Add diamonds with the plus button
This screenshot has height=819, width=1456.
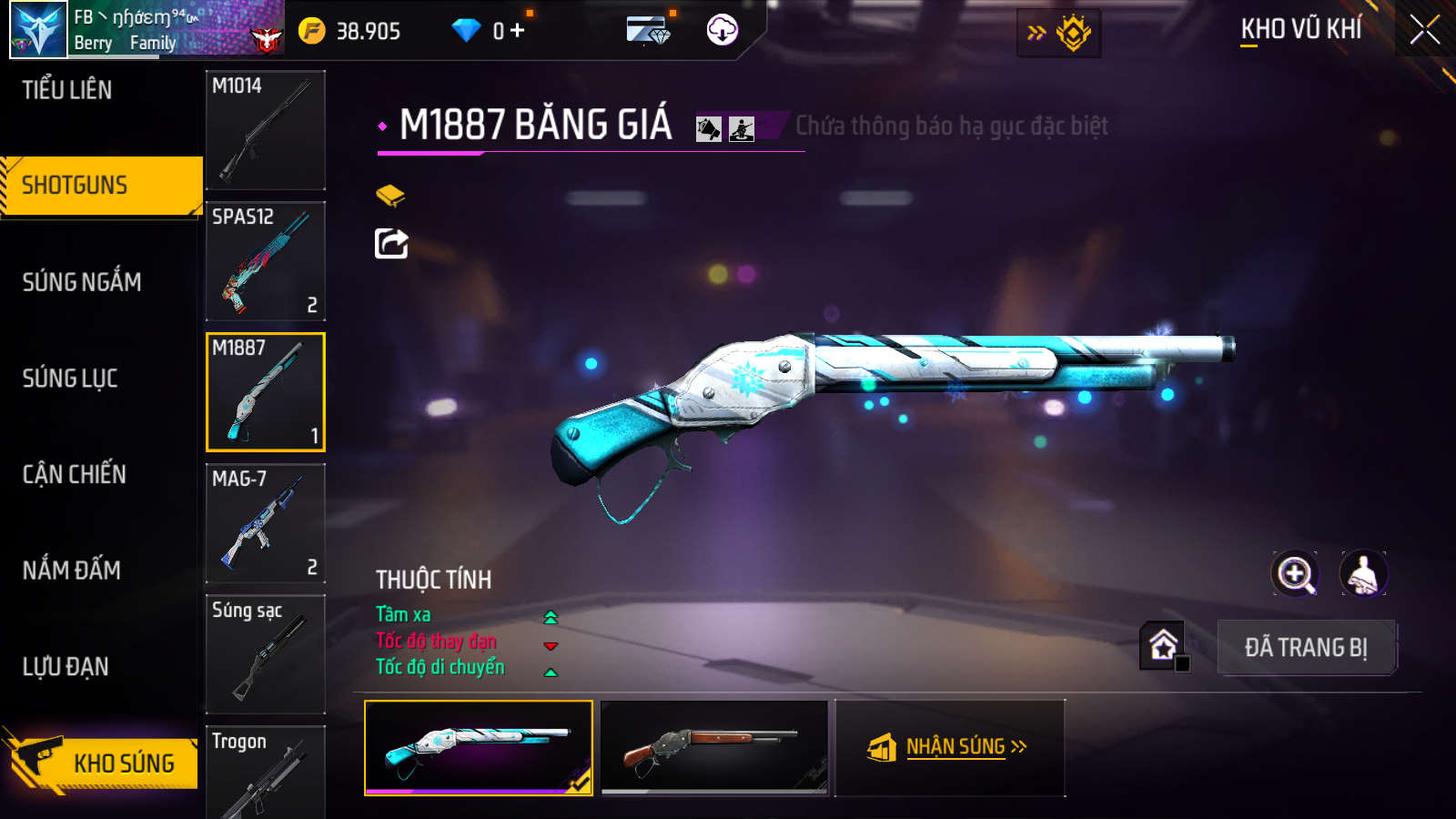coord(518,31)
